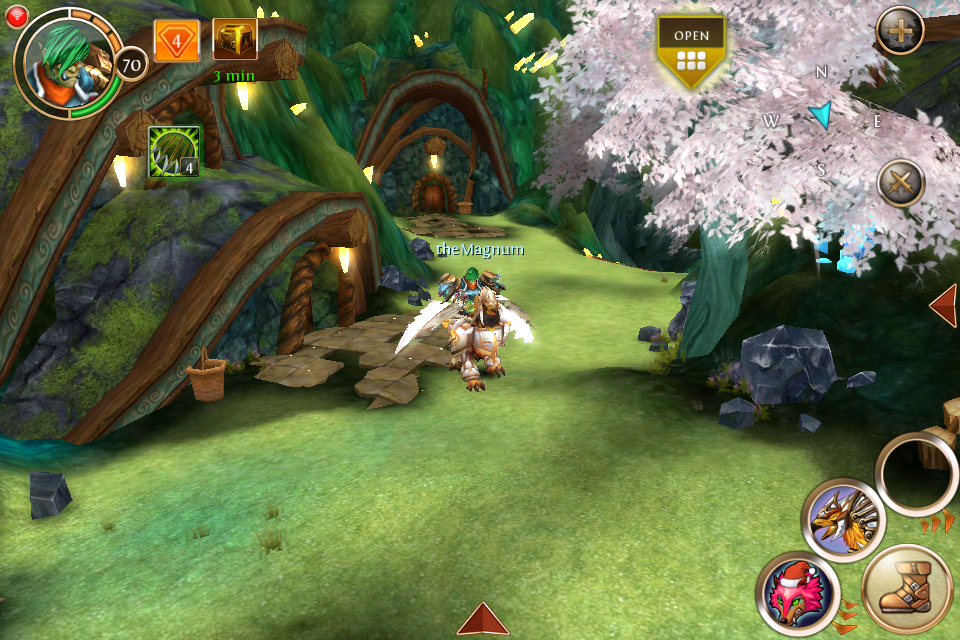Tap the compass direction arrow
The width and height of the screenshot is (960, 640).
coord(821,114)
